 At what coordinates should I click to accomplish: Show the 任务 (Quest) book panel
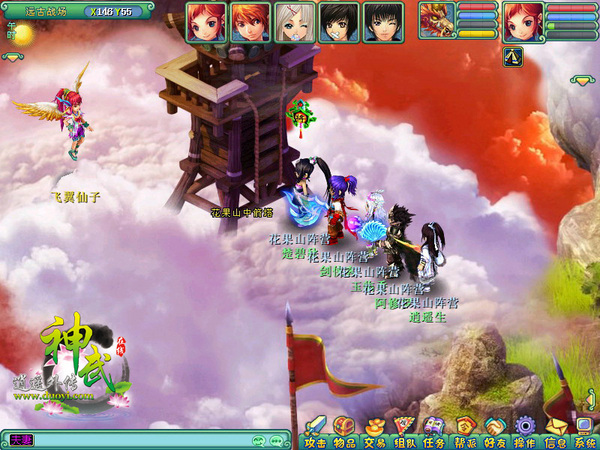[434, 430]
